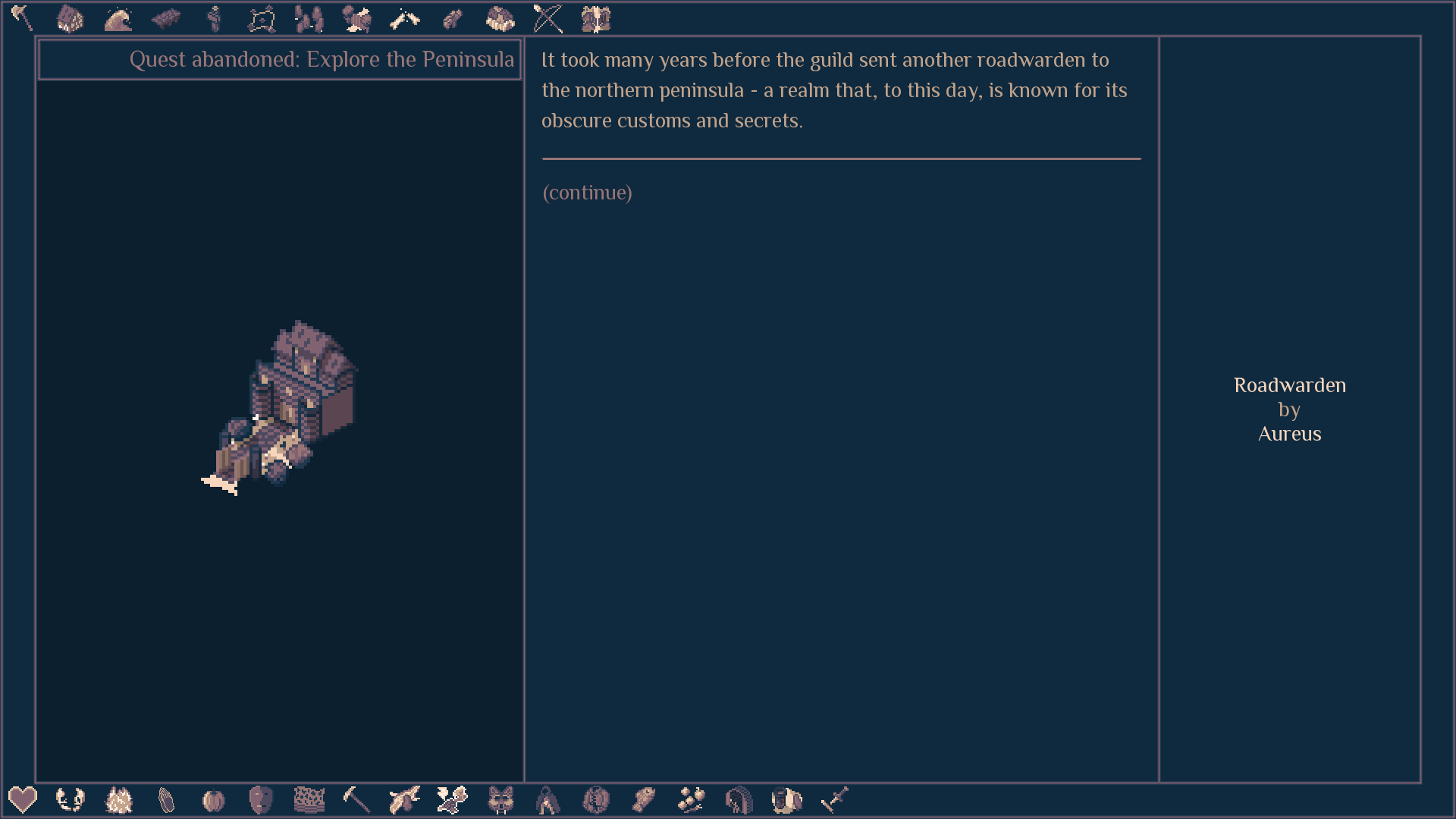Select the axe icon on the top toolbar

23,19
